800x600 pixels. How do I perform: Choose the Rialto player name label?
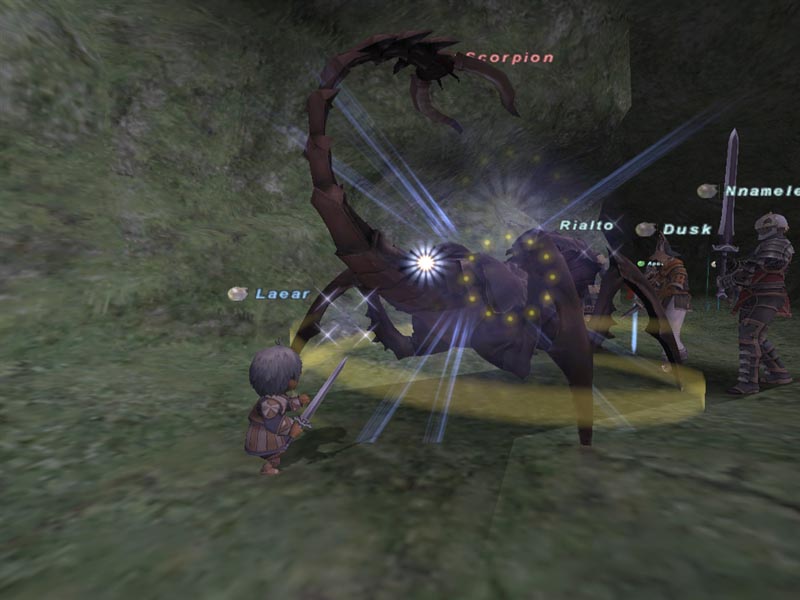point(586,225)
